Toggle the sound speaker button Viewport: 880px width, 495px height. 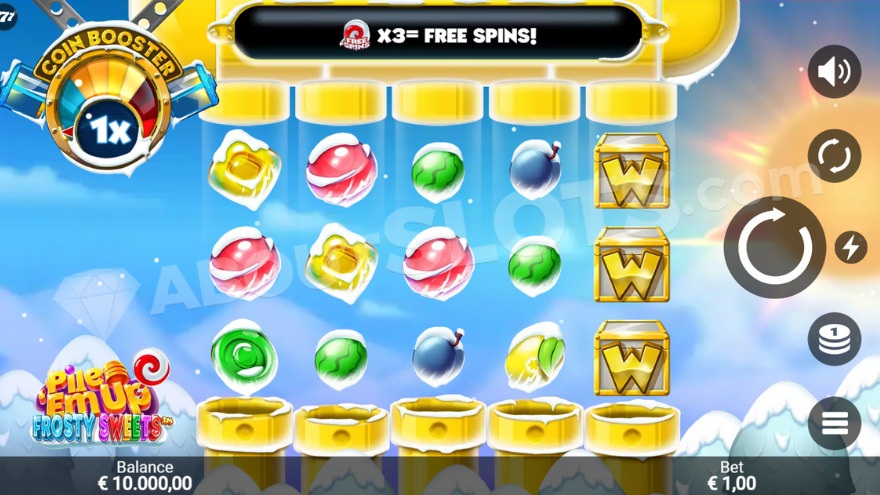(834, 72)
